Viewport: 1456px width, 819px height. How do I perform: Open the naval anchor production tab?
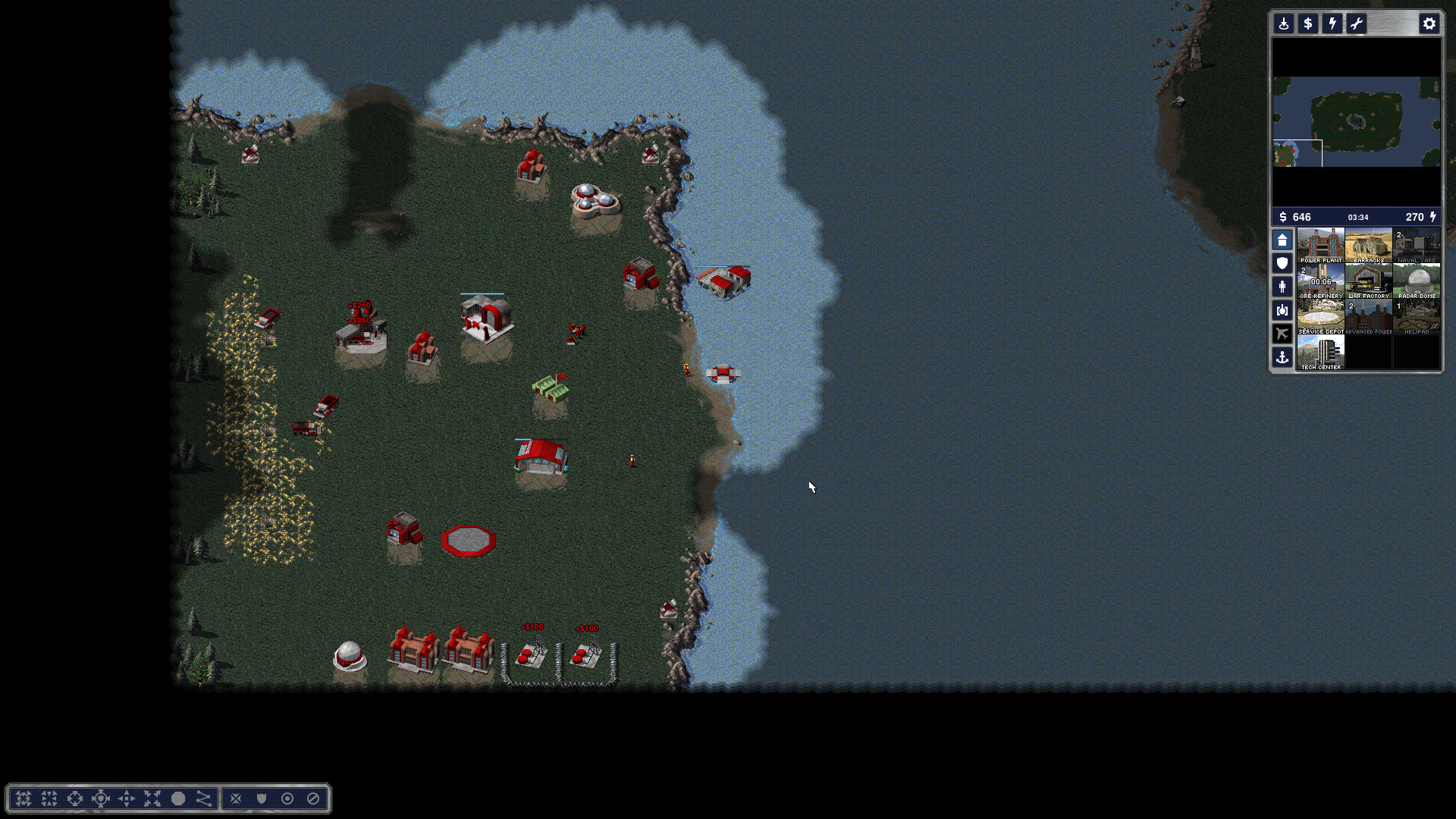(1282, 357)
